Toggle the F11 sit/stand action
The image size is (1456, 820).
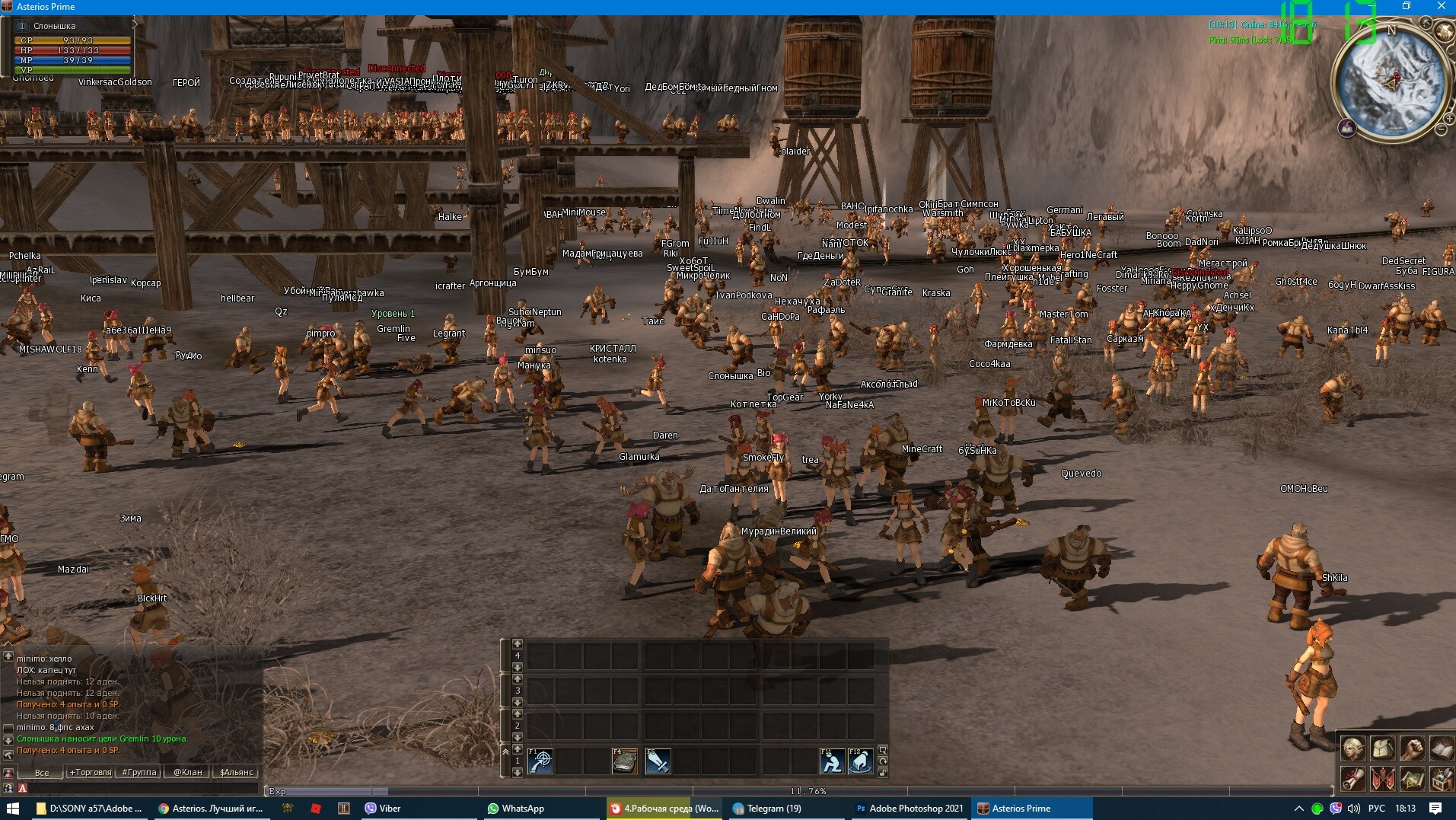click(832, 761)
